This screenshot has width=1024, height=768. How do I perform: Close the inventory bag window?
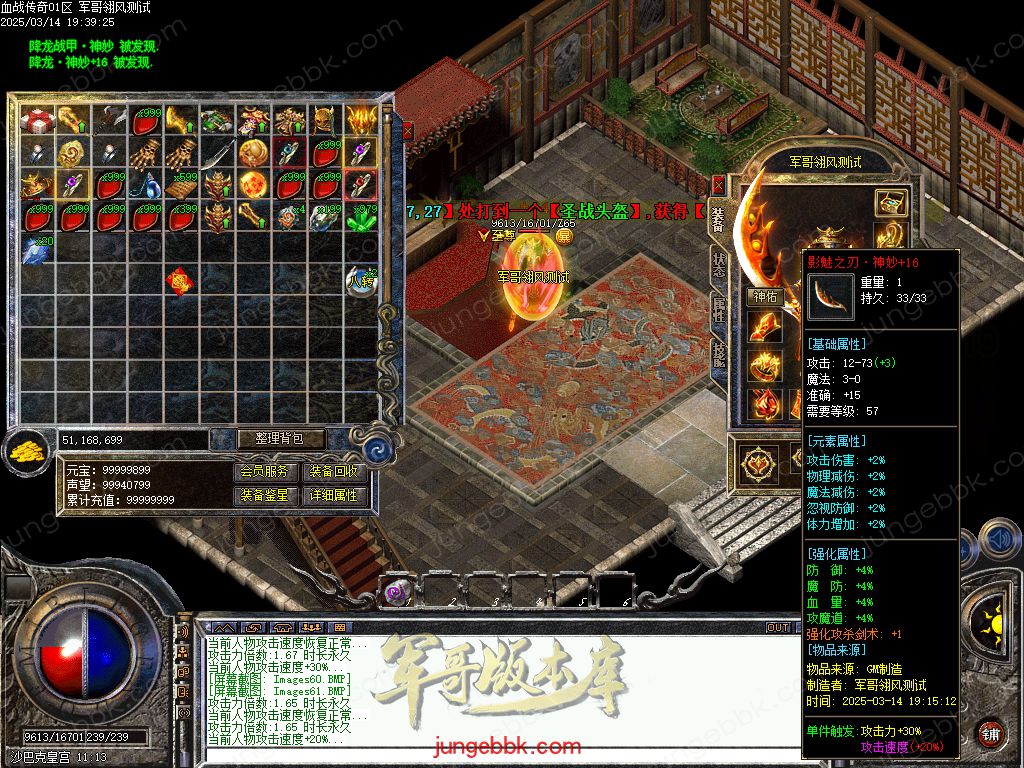tap(407, 130)
